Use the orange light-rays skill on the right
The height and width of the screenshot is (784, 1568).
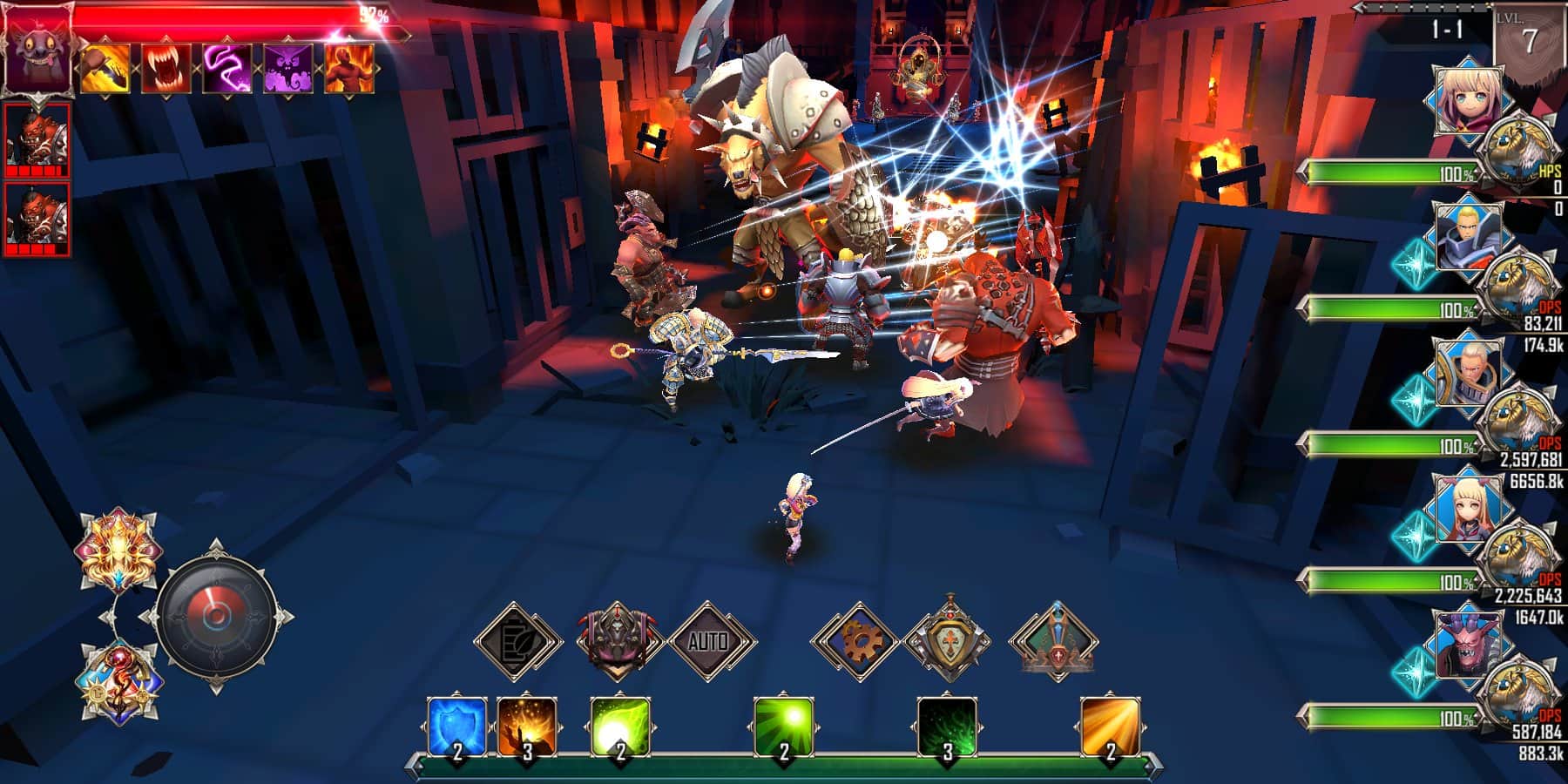click(x=1112, y=729)
